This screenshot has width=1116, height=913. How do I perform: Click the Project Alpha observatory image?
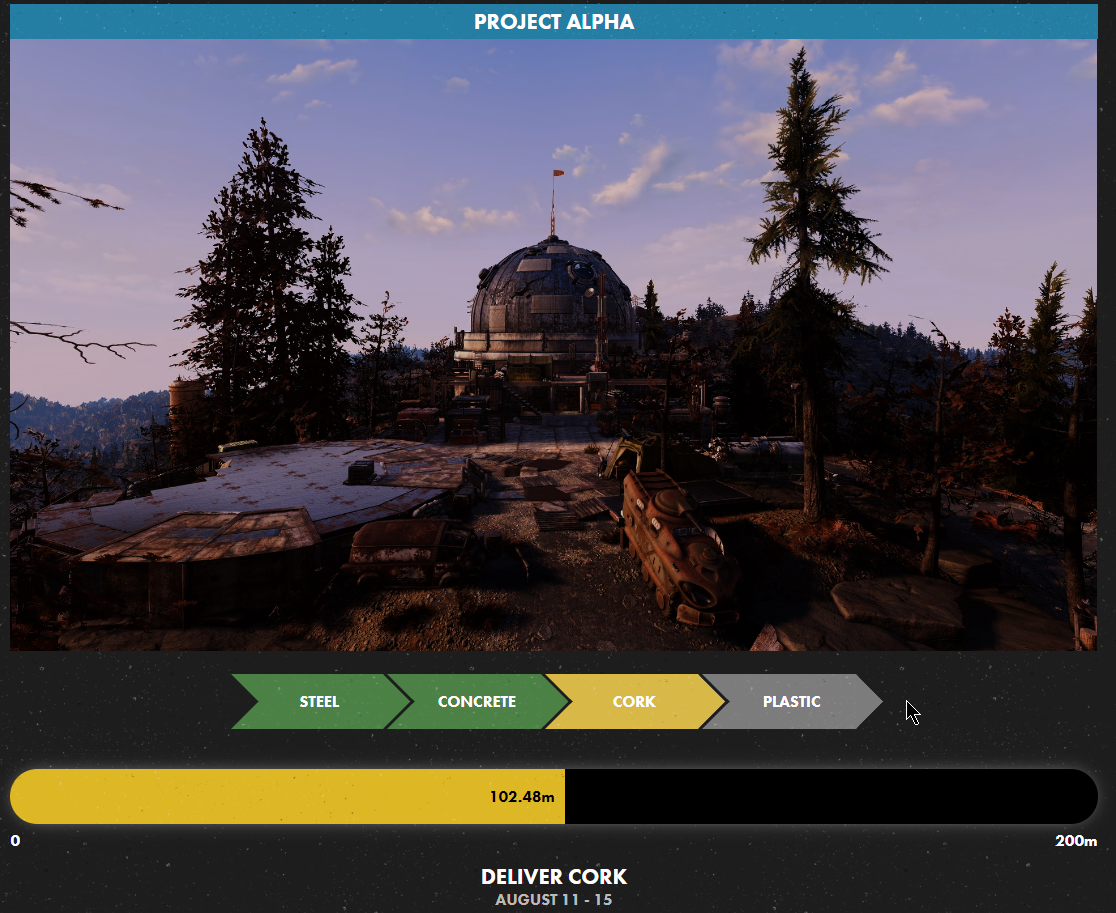[x=553, y=345]
